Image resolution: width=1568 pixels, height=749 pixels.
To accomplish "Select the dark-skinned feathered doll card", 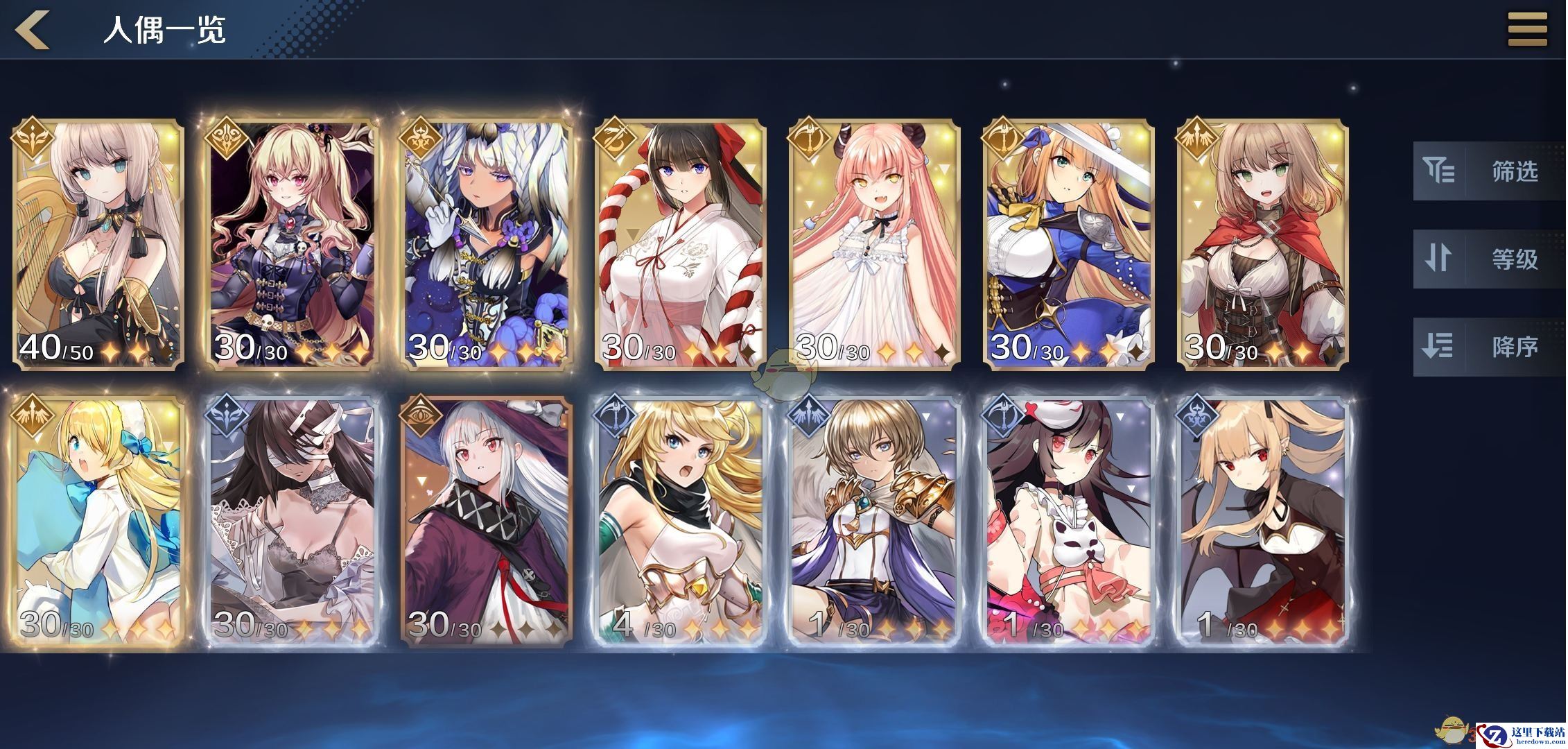I will pyautogui.click(x=487, y=244).
